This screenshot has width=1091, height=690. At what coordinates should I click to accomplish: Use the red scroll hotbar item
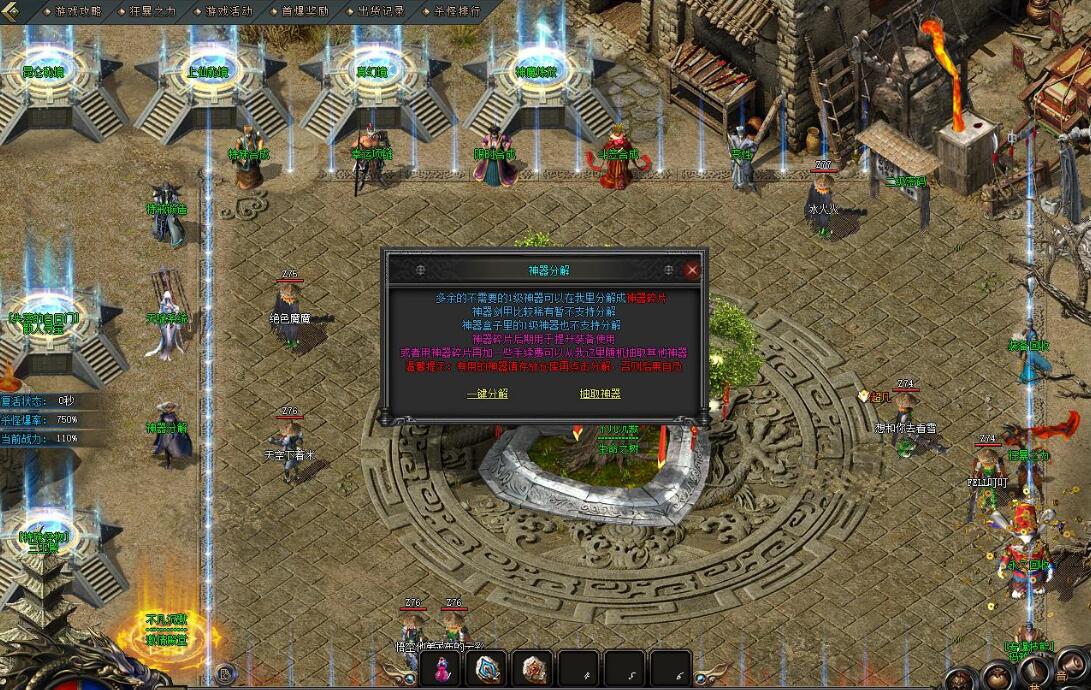[x=534, y=669]
